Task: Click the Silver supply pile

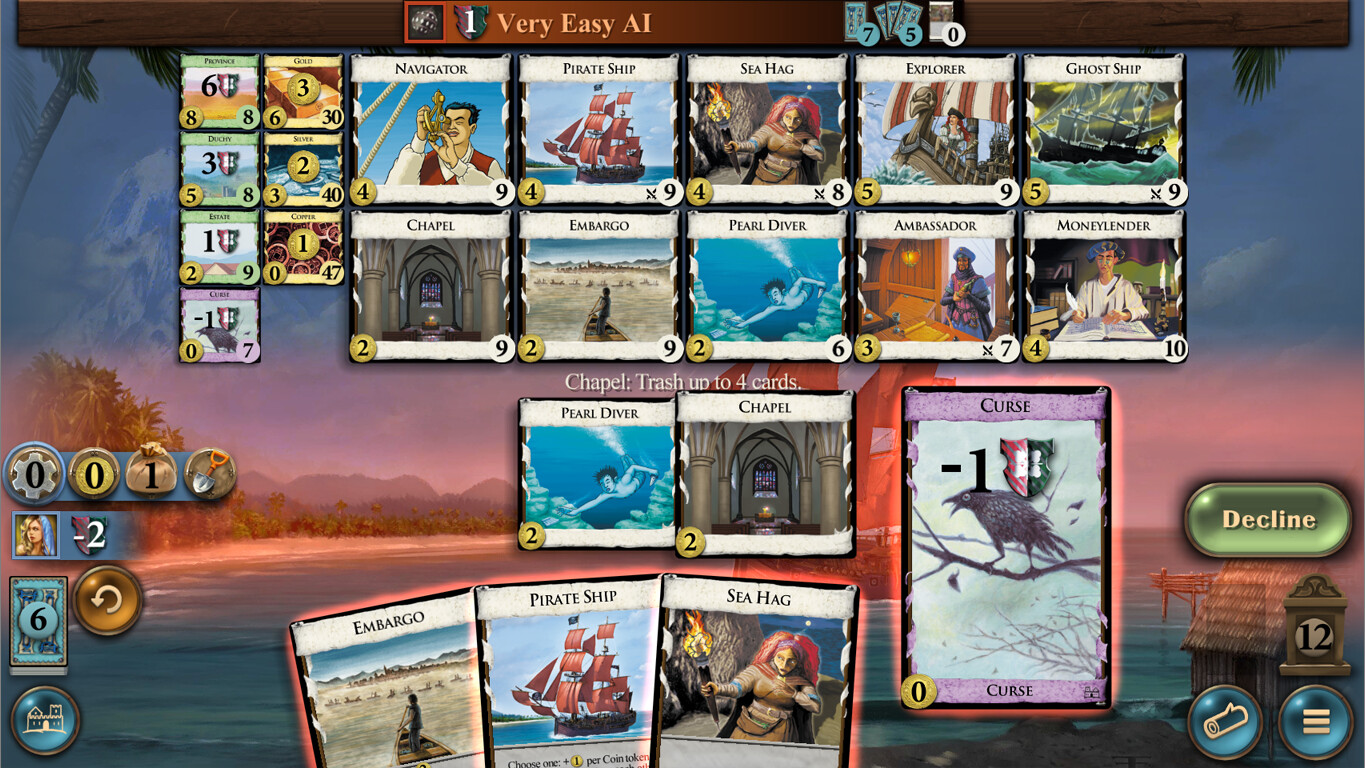Action: 302,167
